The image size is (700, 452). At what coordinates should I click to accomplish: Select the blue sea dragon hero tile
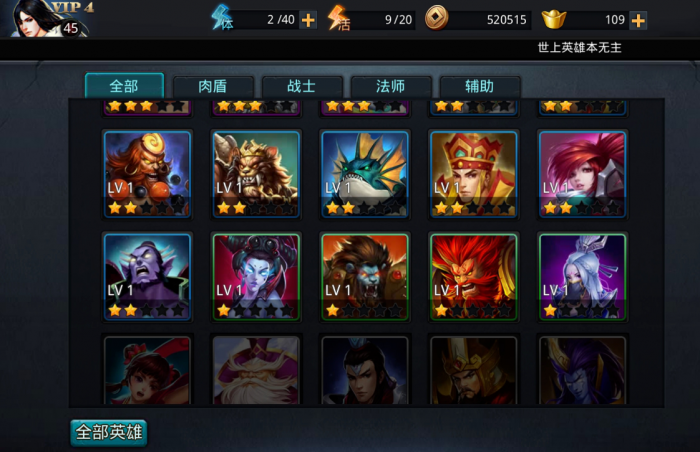point(364,173)
